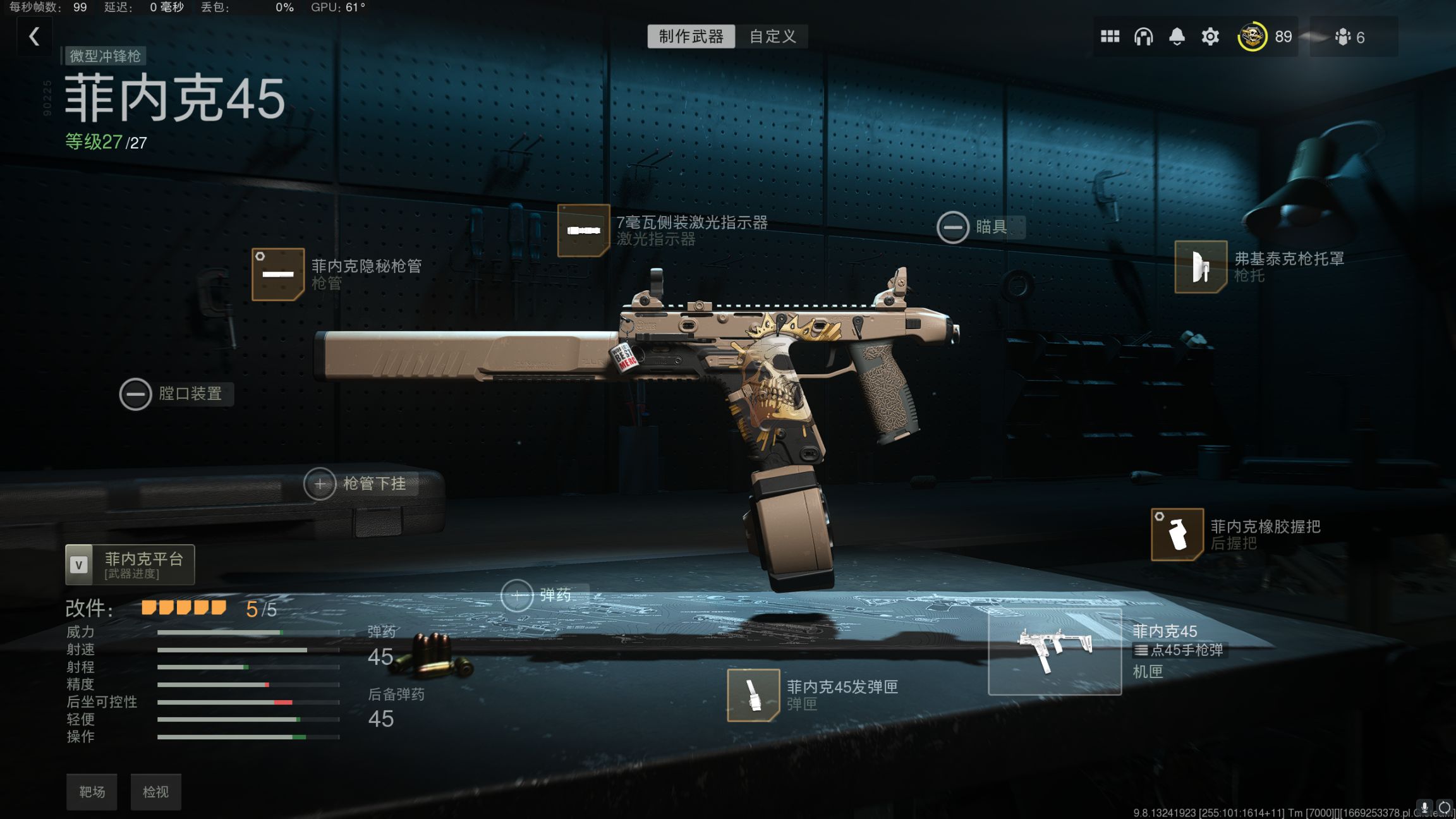Open the 菲内克隐秘枪管 barrel attachment slot
This screenshot has width=1456, height=819.
point(279,274)
